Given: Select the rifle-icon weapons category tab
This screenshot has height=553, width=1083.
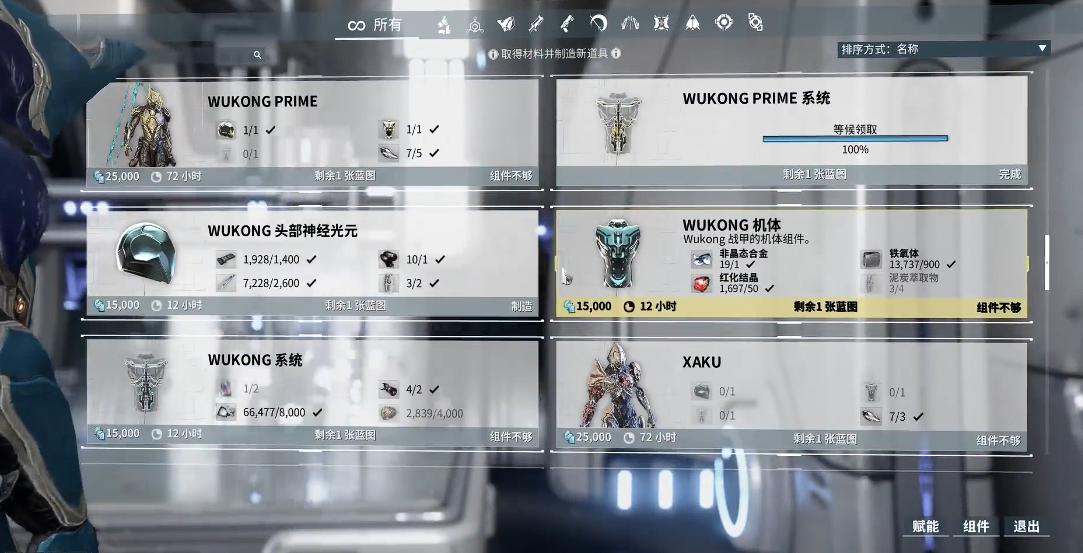Looking at the screenshot, I should point(535,25).
